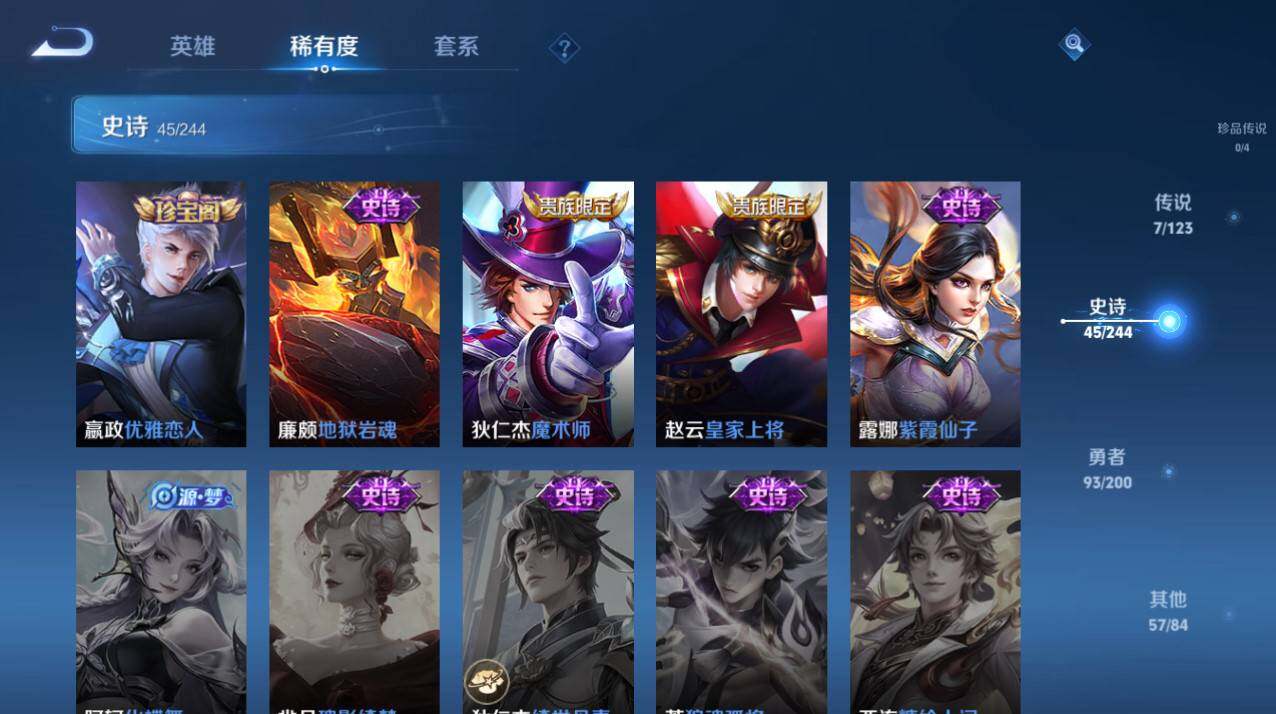This screenshot has width=1276, height=714.
Task: Show the 其他 rarity section
Action: tap(1167, 609)
